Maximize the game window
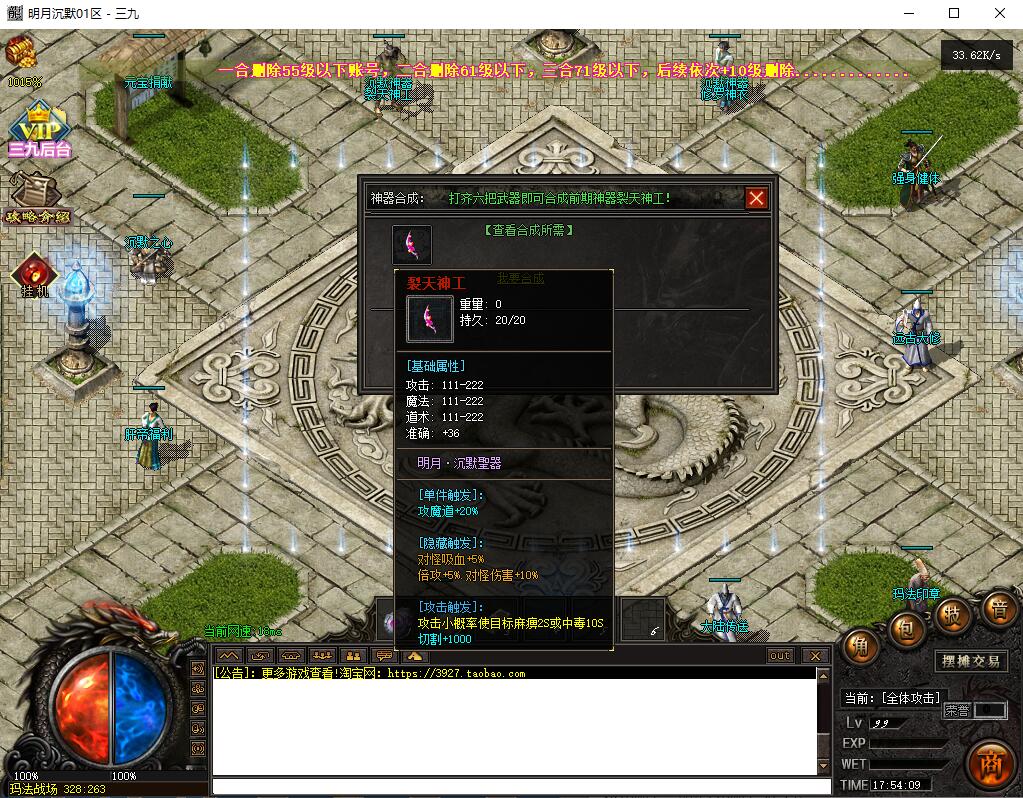Viewport: 1023px width, 798px height. [954, 13]
